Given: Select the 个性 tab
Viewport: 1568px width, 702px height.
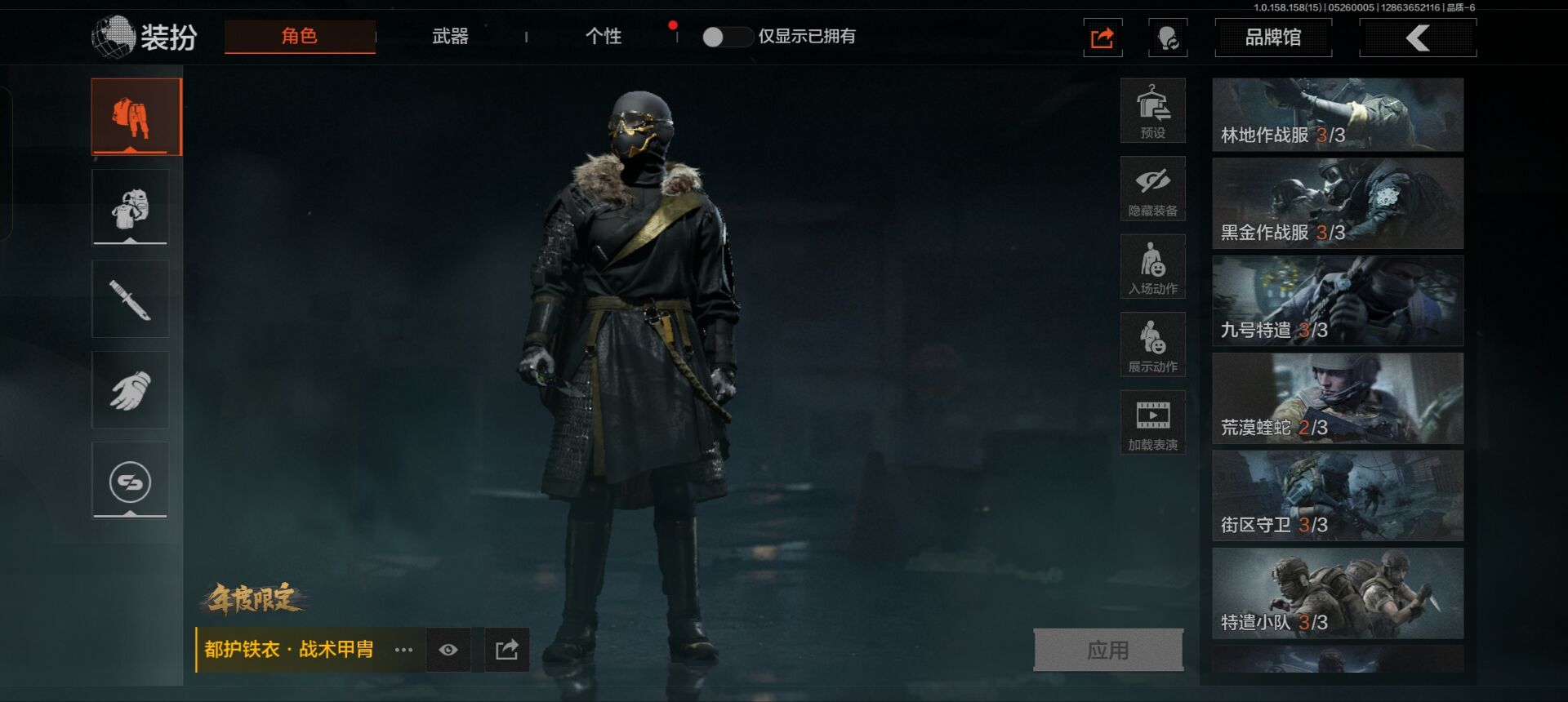Looking at the screenshot, I should click(604, 37).
